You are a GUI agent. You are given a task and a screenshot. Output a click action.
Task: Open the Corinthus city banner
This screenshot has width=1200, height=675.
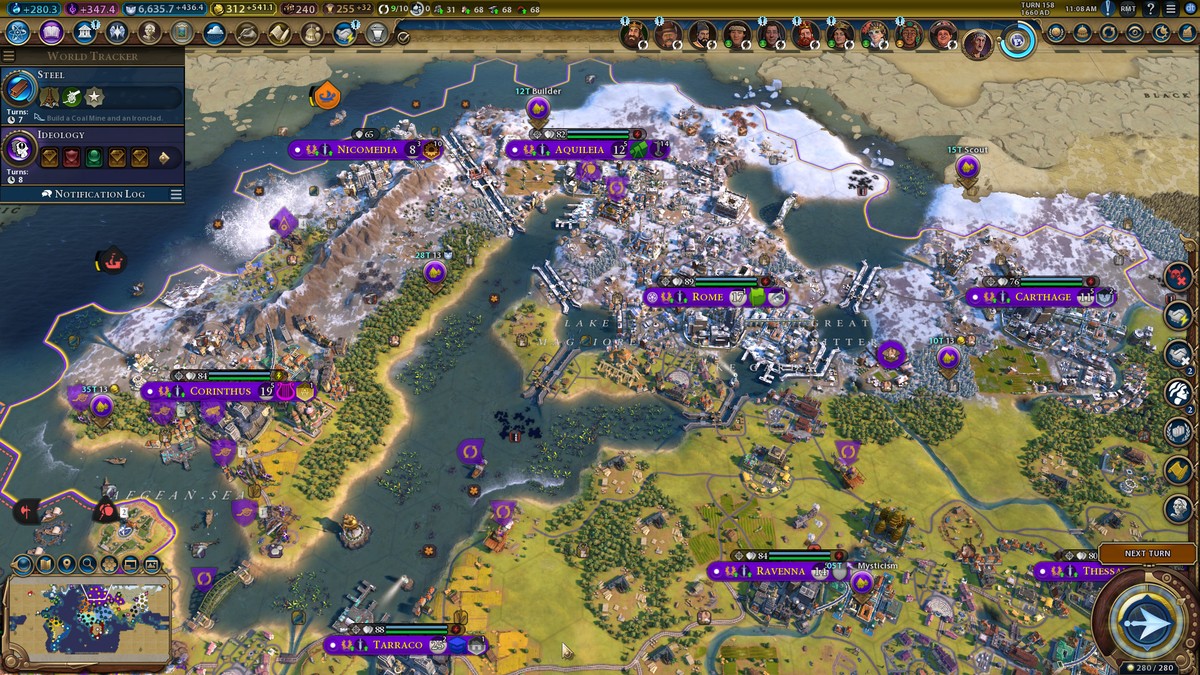[223, 391]
